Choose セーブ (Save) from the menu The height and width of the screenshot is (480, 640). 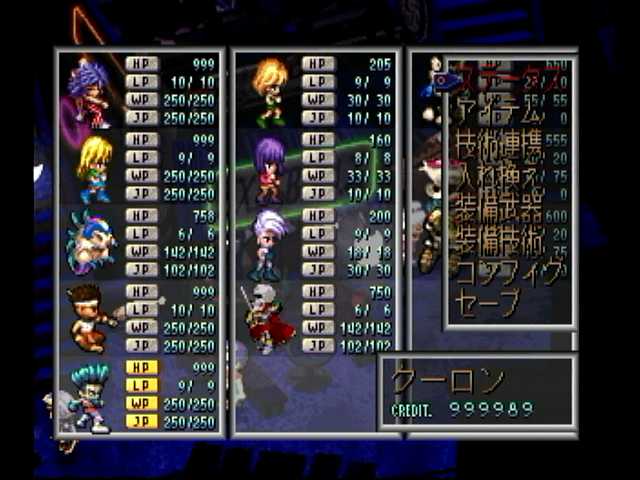coord(488,301)
